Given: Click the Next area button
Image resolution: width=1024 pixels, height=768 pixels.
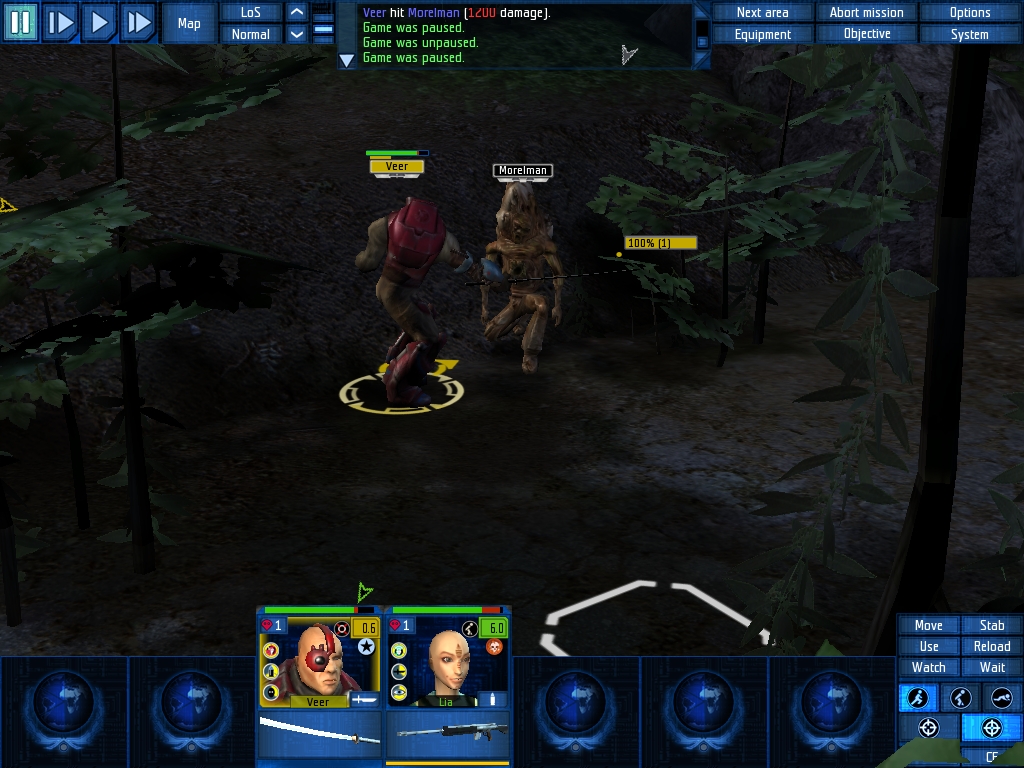Looking at the screenshot, I should point(762,13).
